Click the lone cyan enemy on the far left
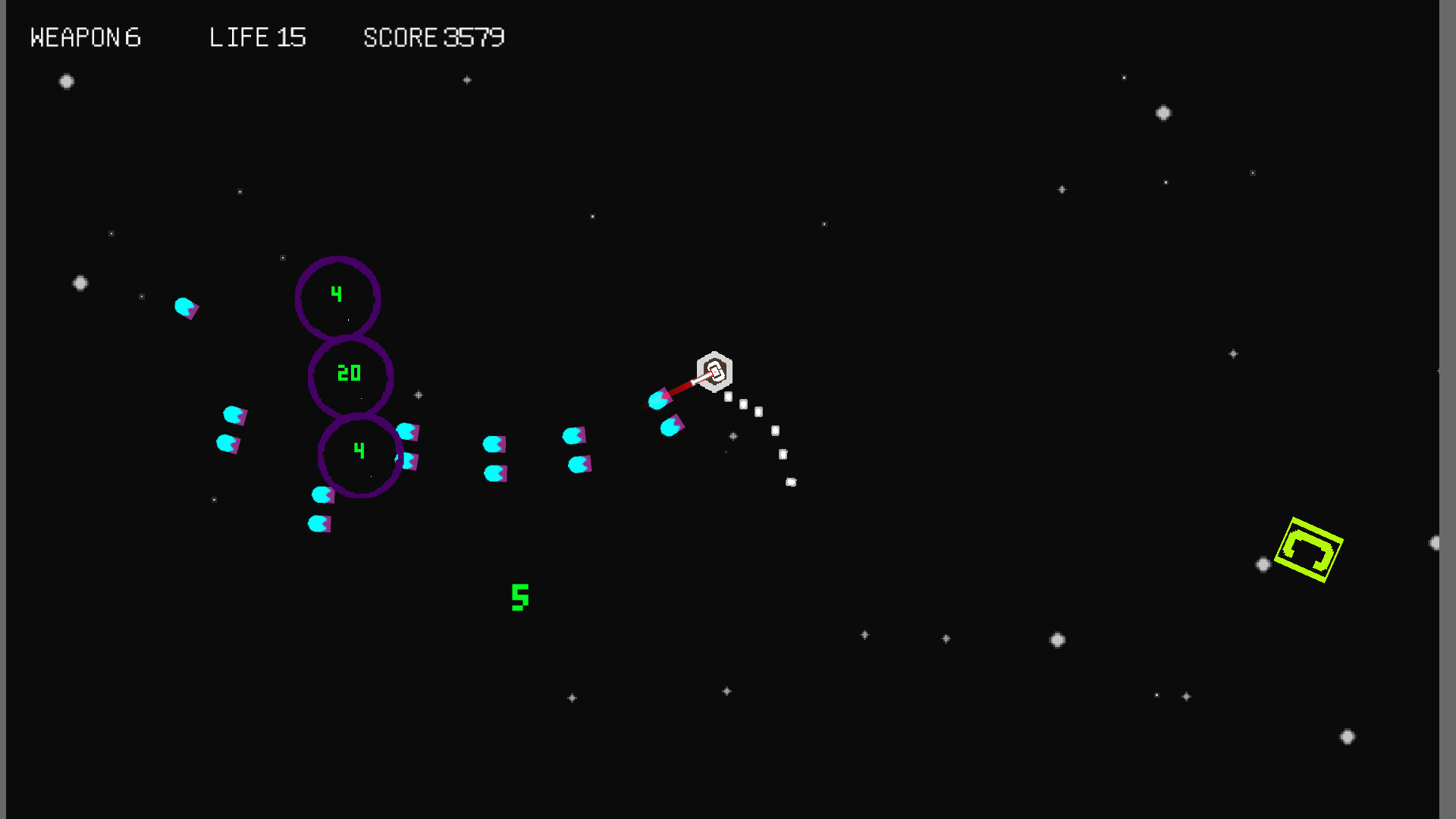1456x819 pixels. coord(185,306)
